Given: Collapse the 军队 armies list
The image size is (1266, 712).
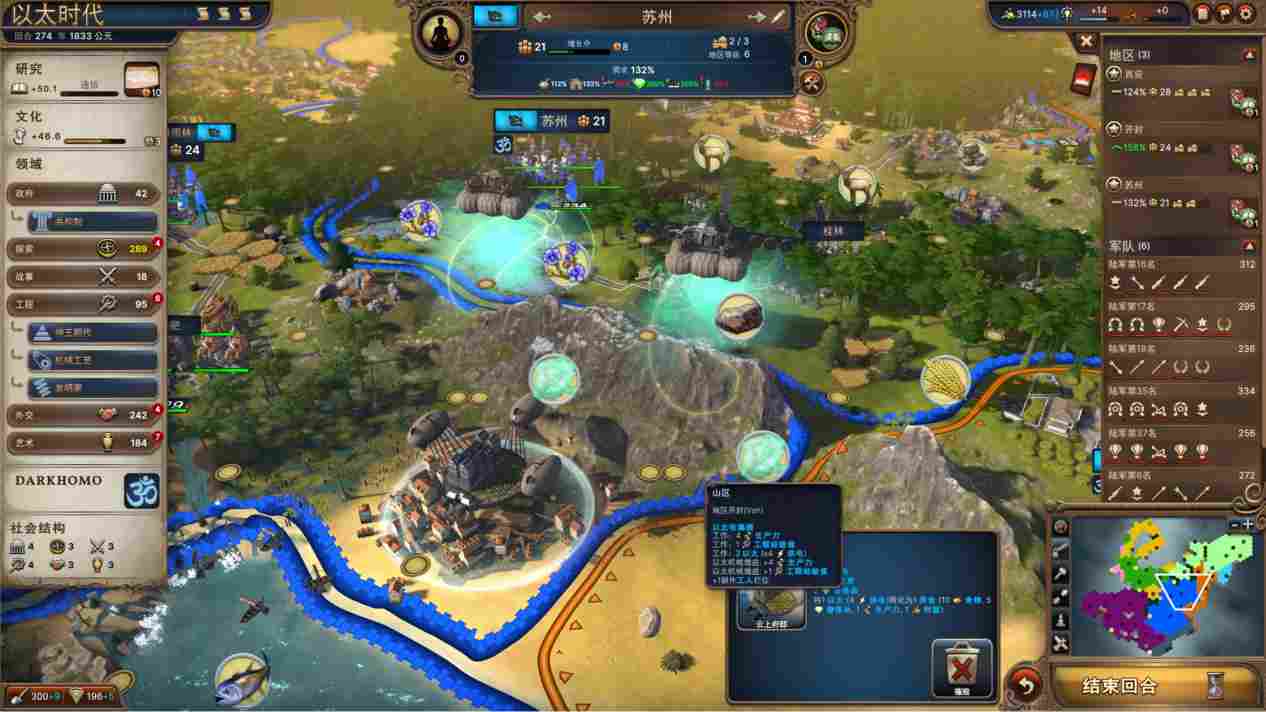Looking at the screenshot, I should [1248, 246].
